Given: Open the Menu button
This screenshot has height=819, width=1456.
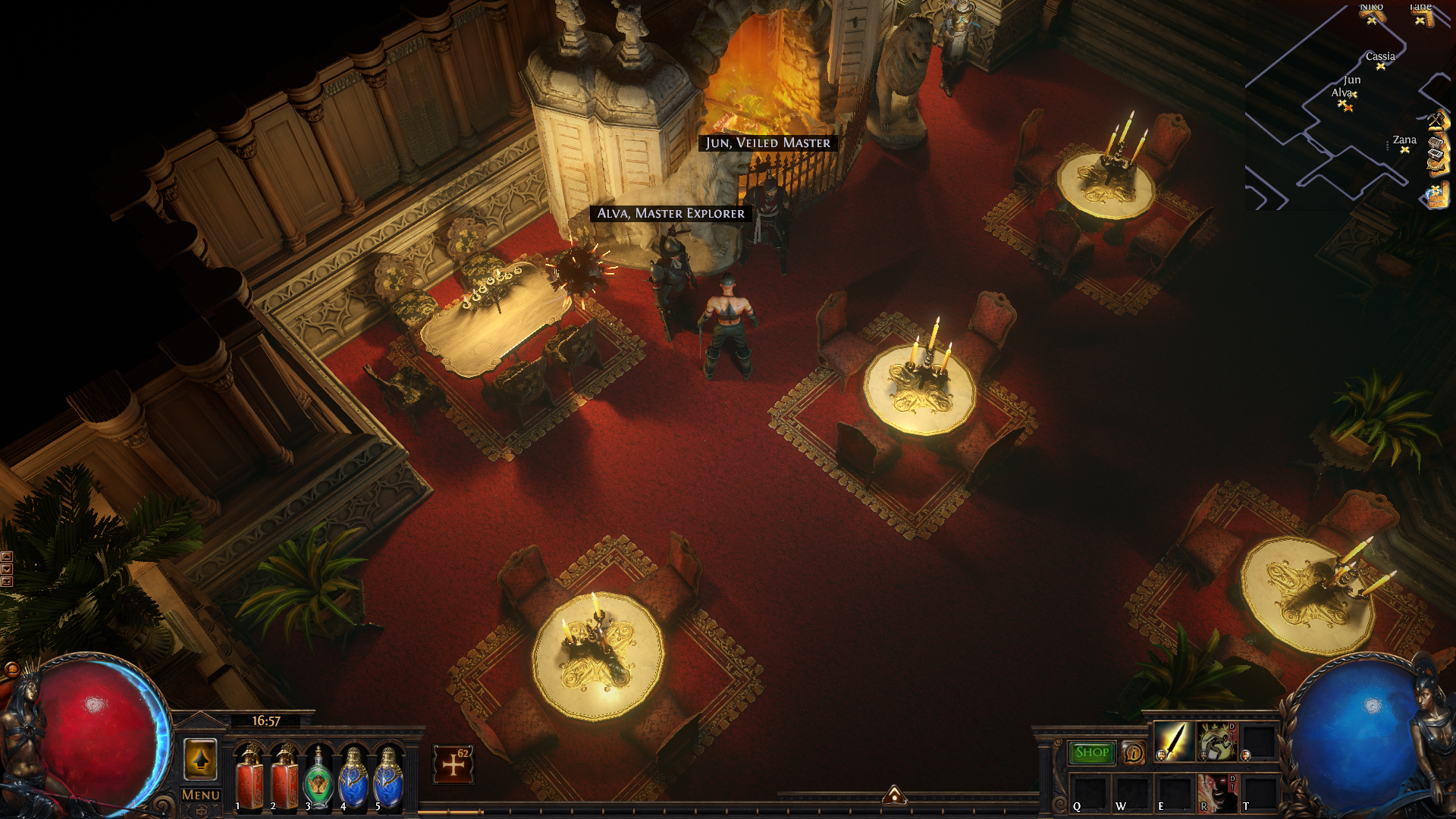Looking at the screenshot, I should pos(201,795).
